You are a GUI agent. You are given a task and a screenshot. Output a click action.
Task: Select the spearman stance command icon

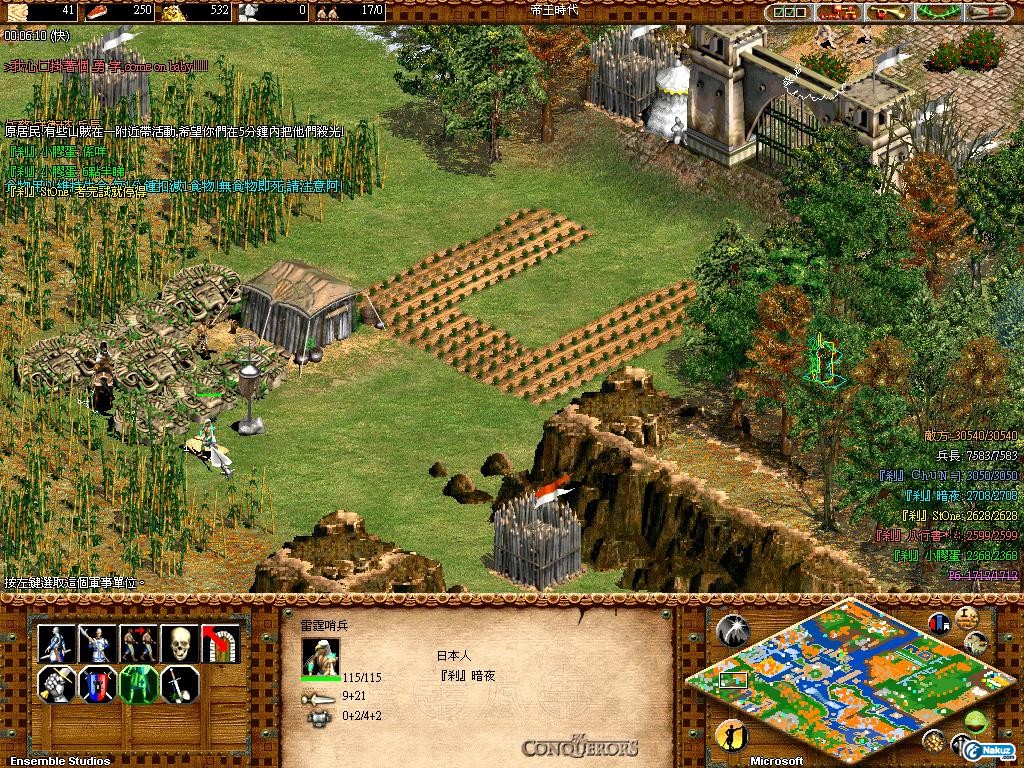pos(98,643)
